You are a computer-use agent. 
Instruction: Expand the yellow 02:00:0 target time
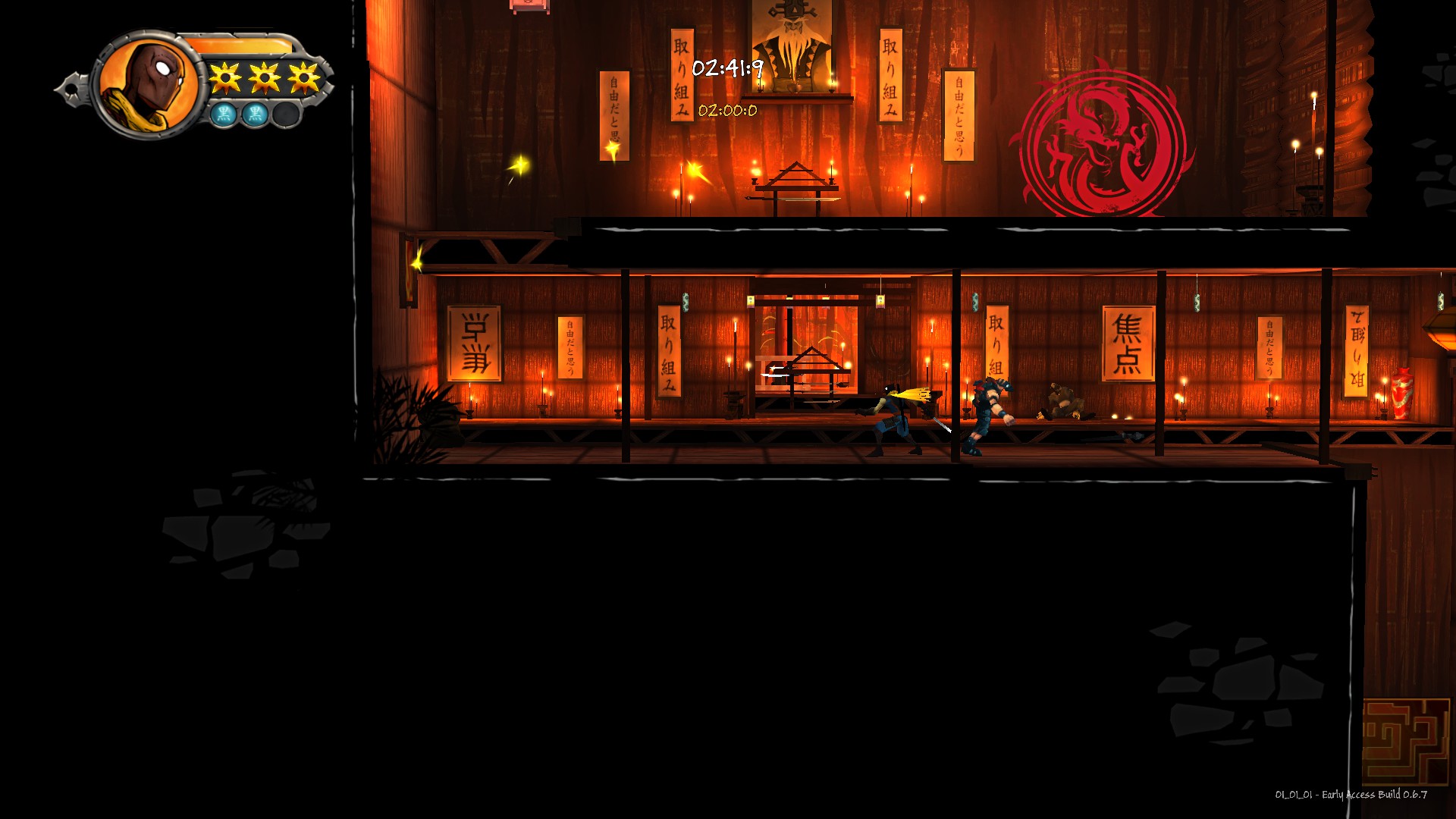(726, 109)
